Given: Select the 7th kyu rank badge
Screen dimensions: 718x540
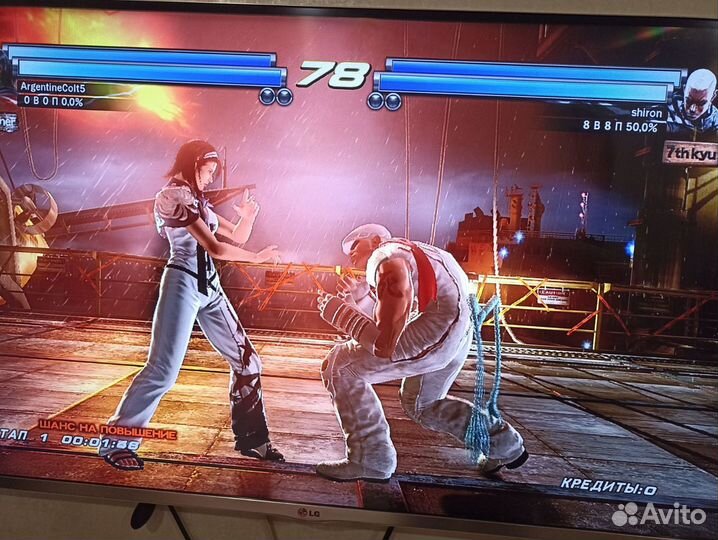Looking at the screenshot, I should click(x=688, y=153).
